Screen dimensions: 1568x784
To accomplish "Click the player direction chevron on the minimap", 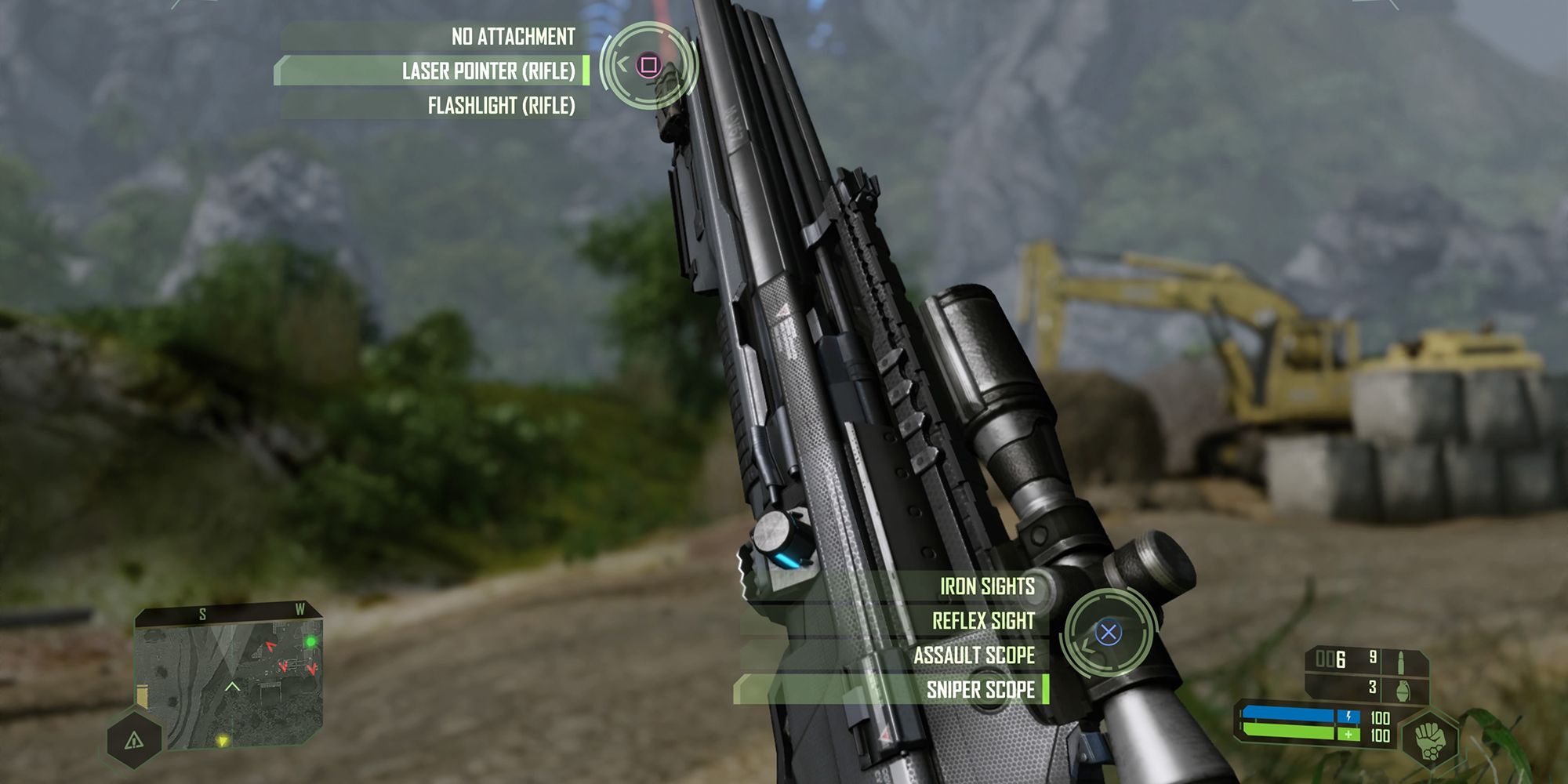I will pos(232,687).
